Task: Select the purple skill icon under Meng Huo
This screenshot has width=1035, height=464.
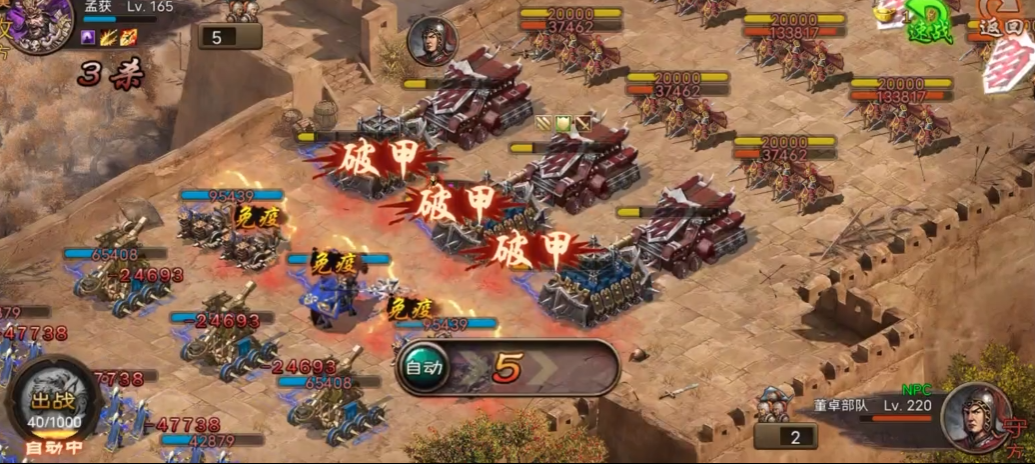Action: tap(88, 37)
